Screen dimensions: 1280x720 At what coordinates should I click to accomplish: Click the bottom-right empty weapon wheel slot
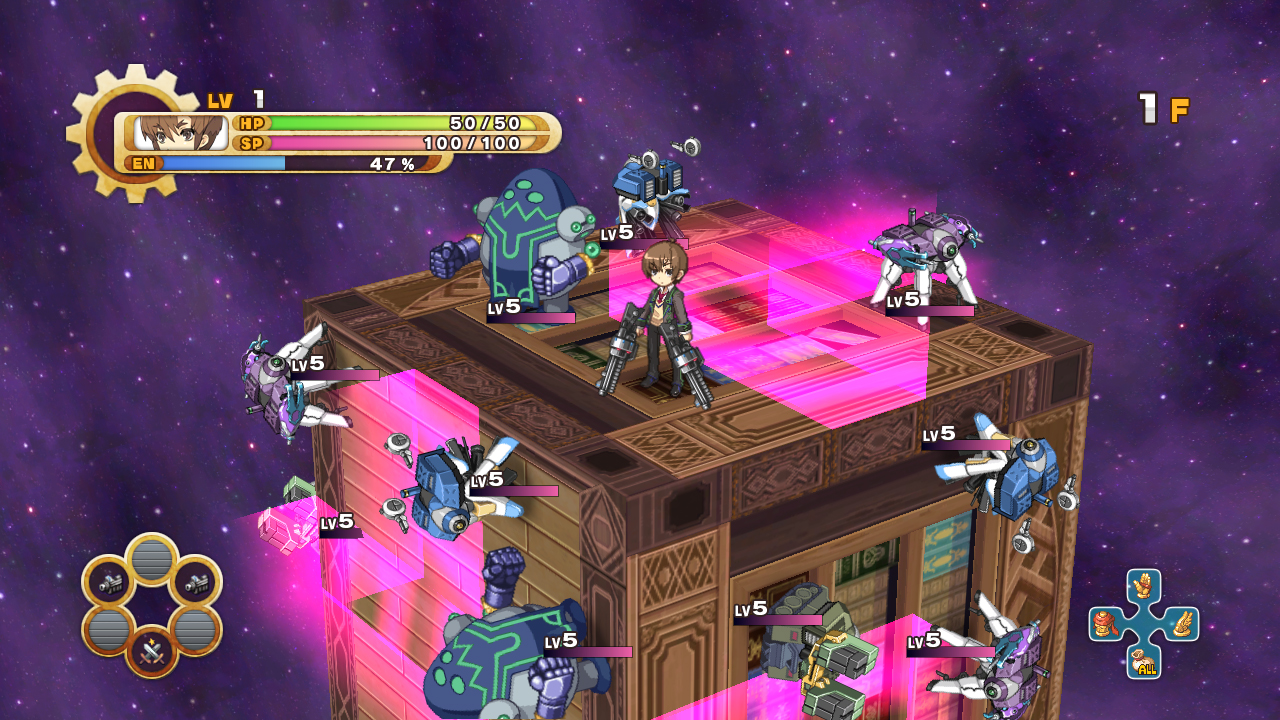(x=196, y=629)
